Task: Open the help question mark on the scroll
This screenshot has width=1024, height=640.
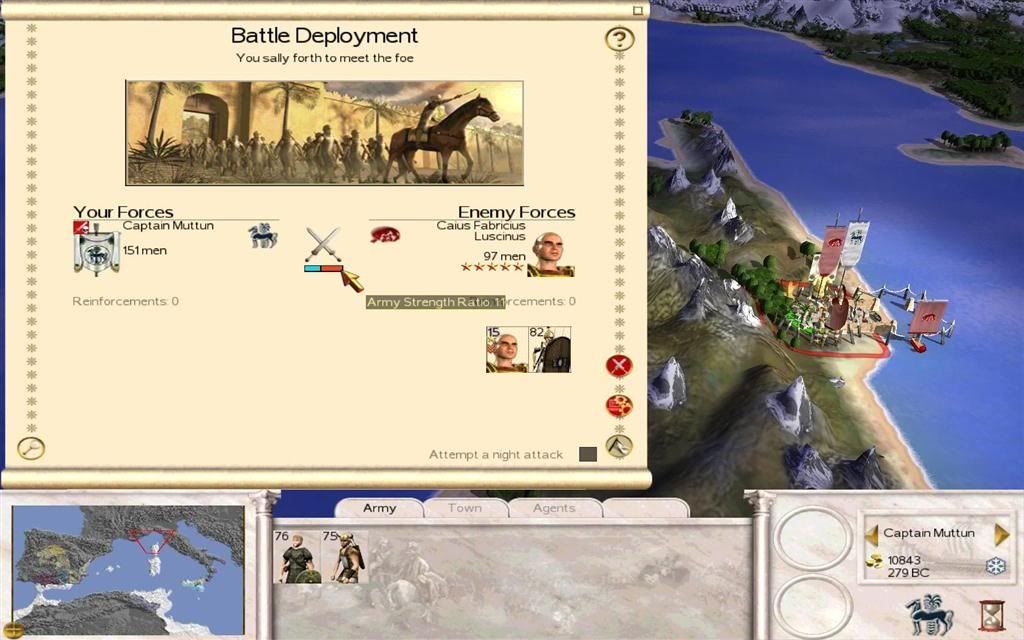Action: pos(620,40)
